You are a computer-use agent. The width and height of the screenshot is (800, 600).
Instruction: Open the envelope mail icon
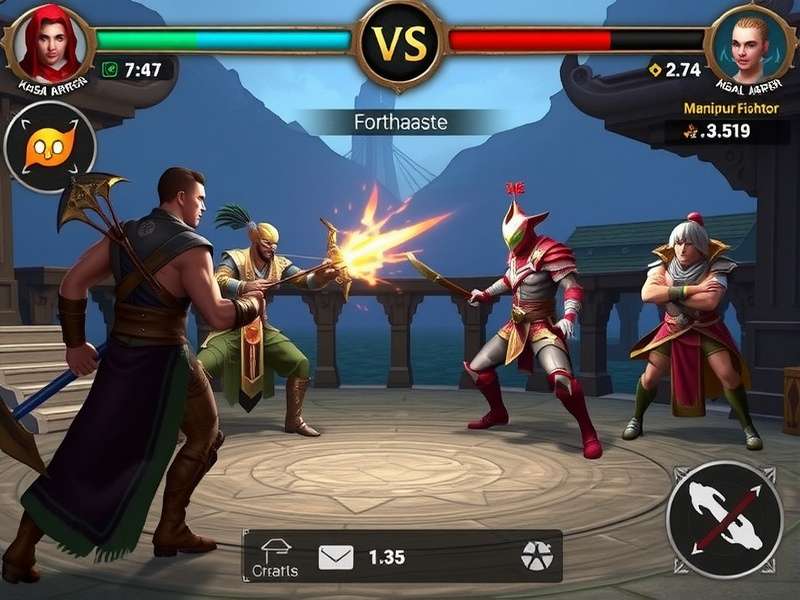pos(336,557)
